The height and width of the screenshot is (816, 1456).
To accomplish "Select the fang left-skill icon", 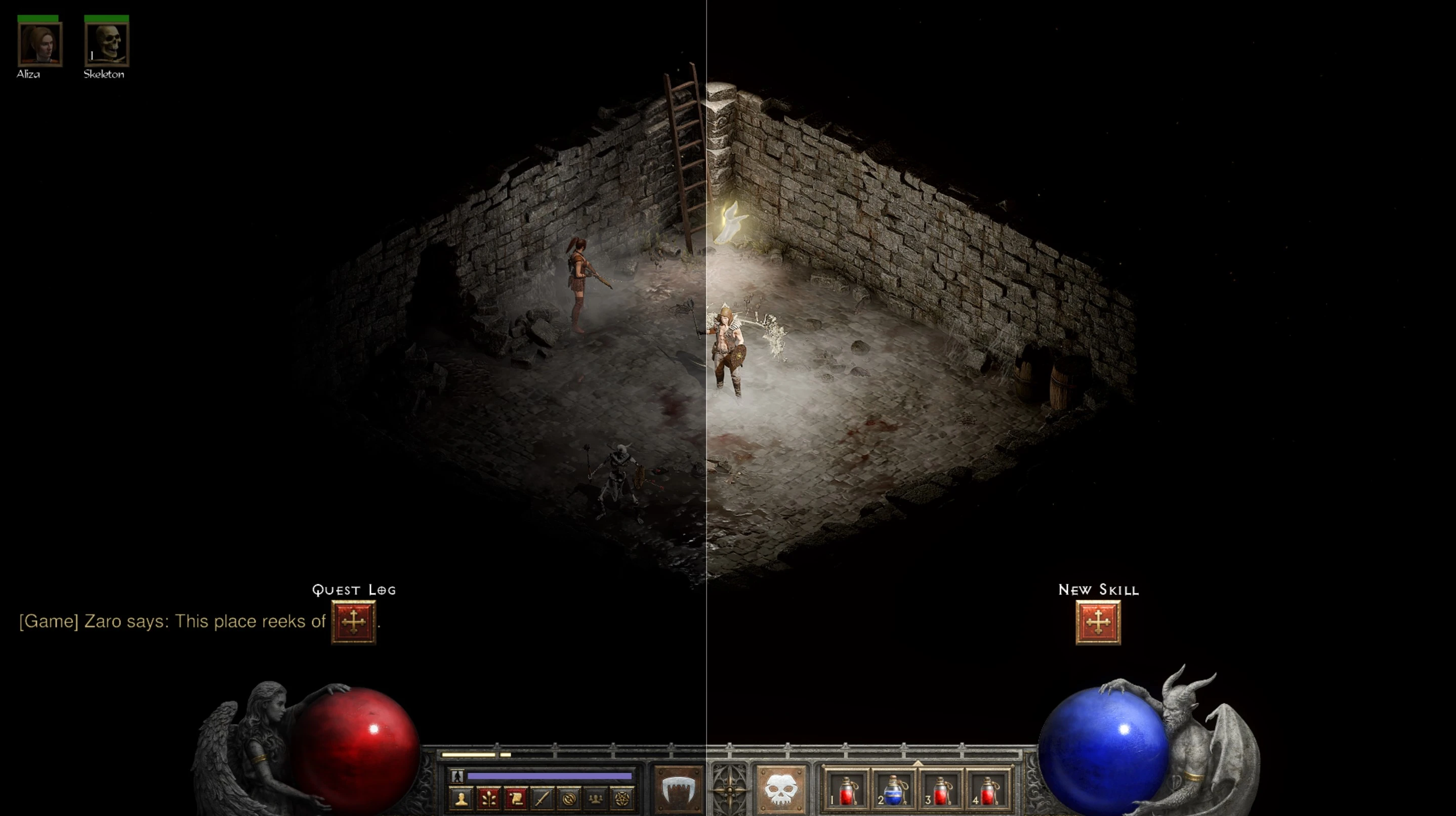I will 678,790.
